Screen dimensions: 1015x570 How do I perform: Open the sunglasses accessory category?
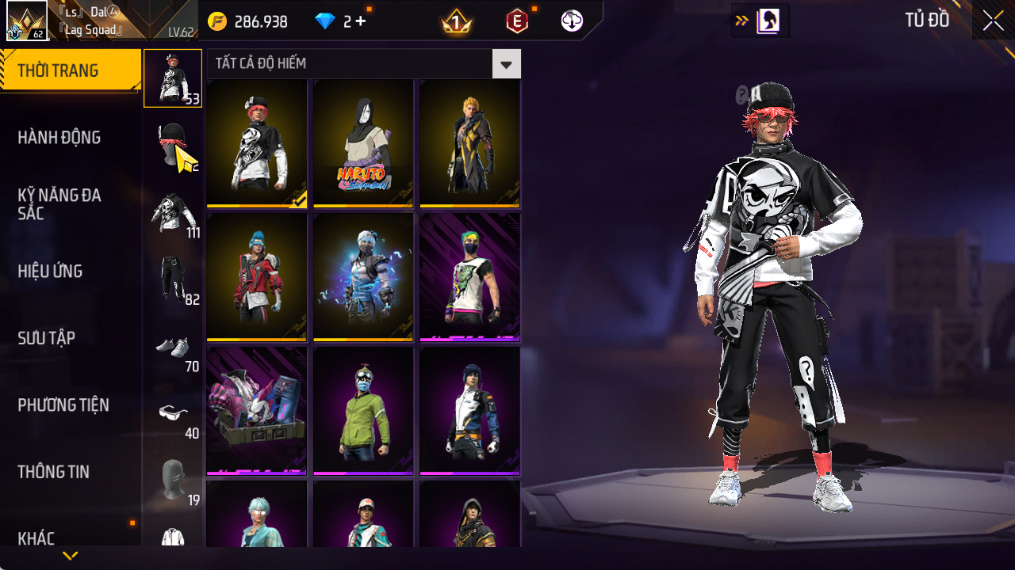coord(173,412)
